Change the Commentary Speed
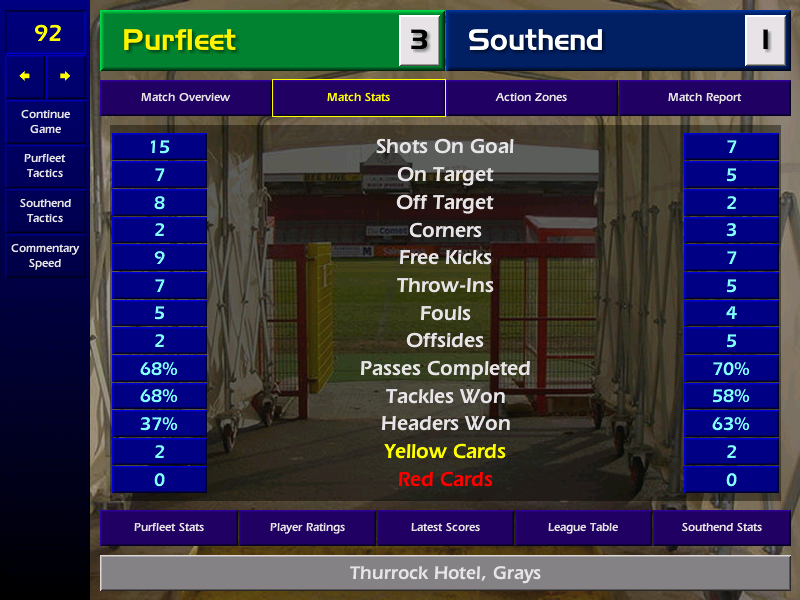This screenshot has height=600, width=800. (x=45, y=256)
